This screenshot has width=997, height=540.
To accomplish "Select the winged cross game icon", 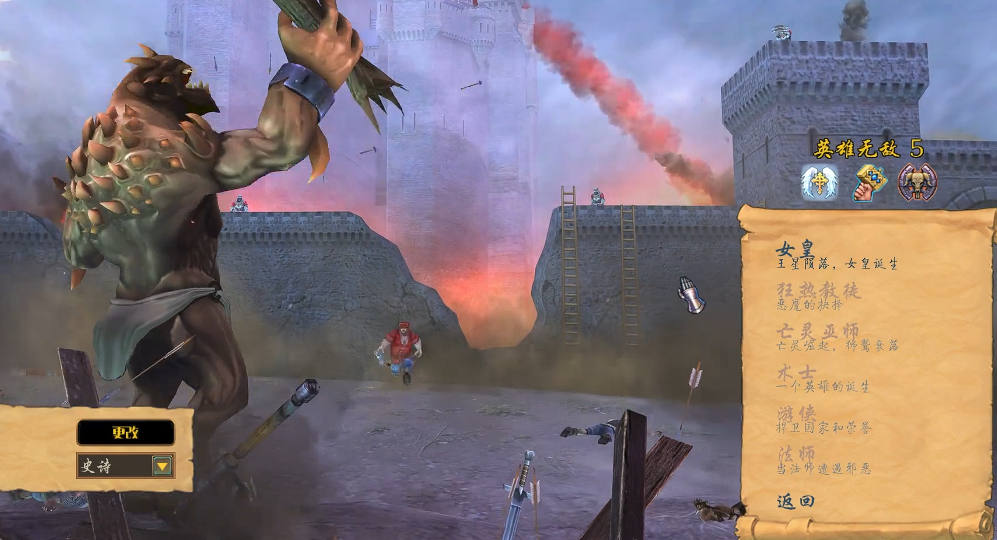I will point(819,183).
